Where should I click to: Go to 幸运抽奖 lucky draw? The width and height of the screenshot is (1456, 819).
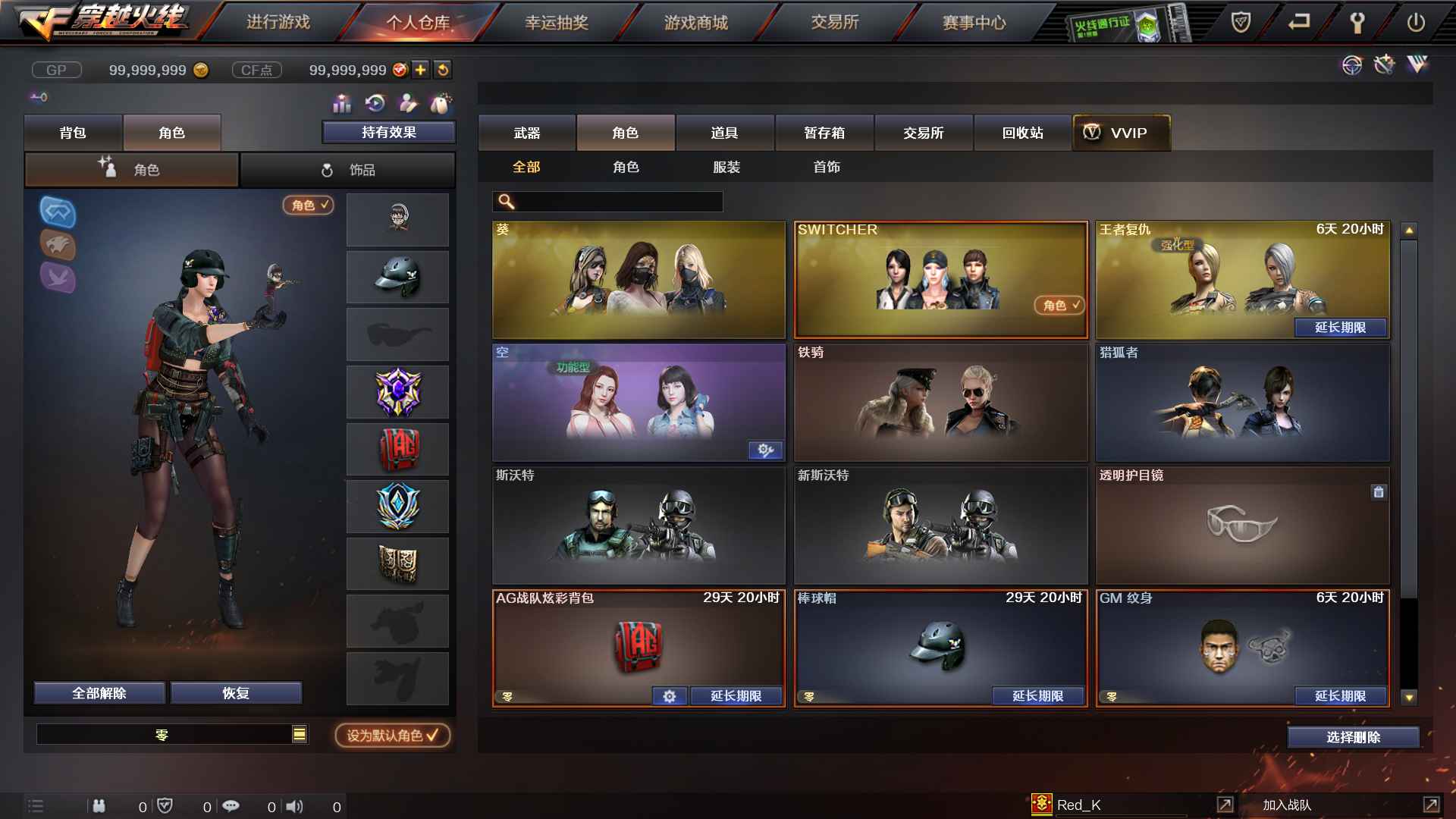tap(557, 23)
